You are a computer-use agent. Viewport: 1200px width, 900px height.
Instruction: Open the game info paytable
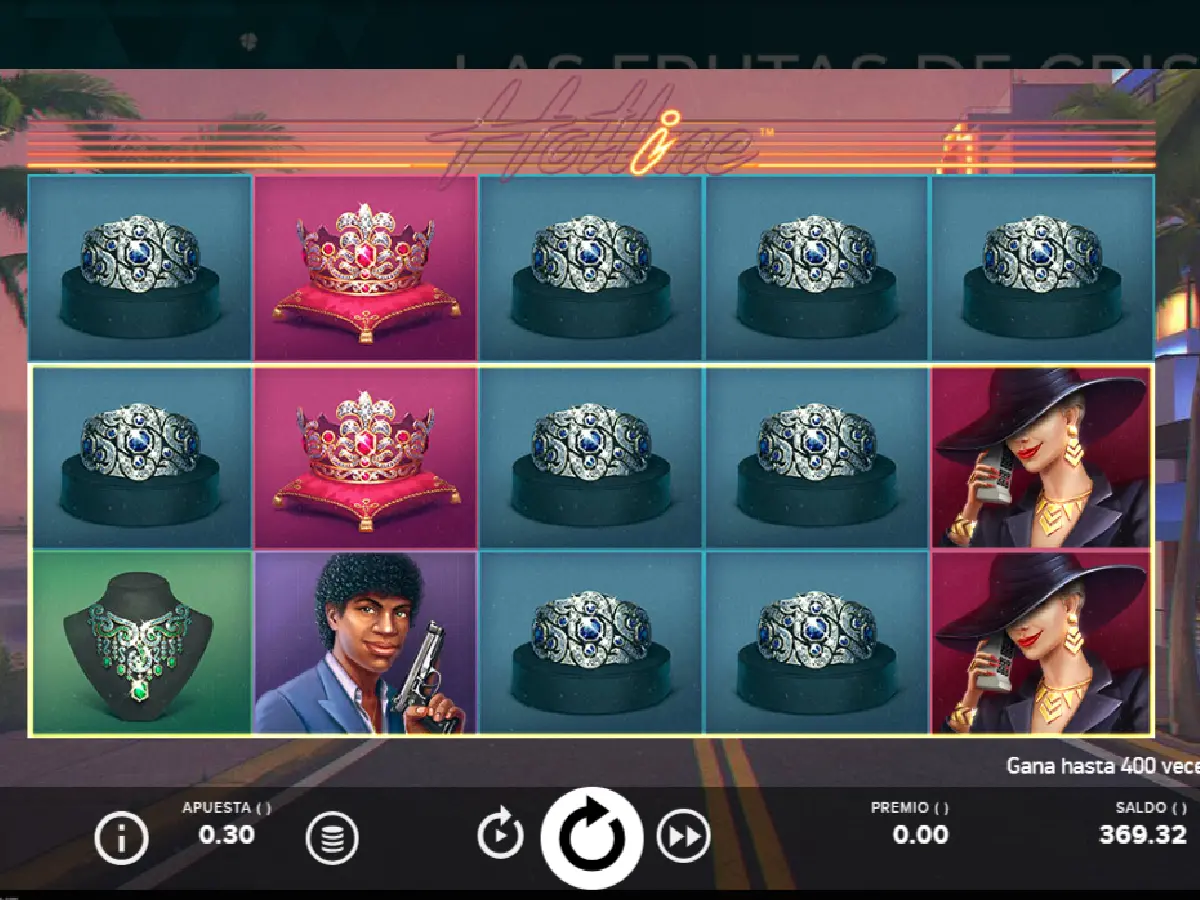pos(121,838)
